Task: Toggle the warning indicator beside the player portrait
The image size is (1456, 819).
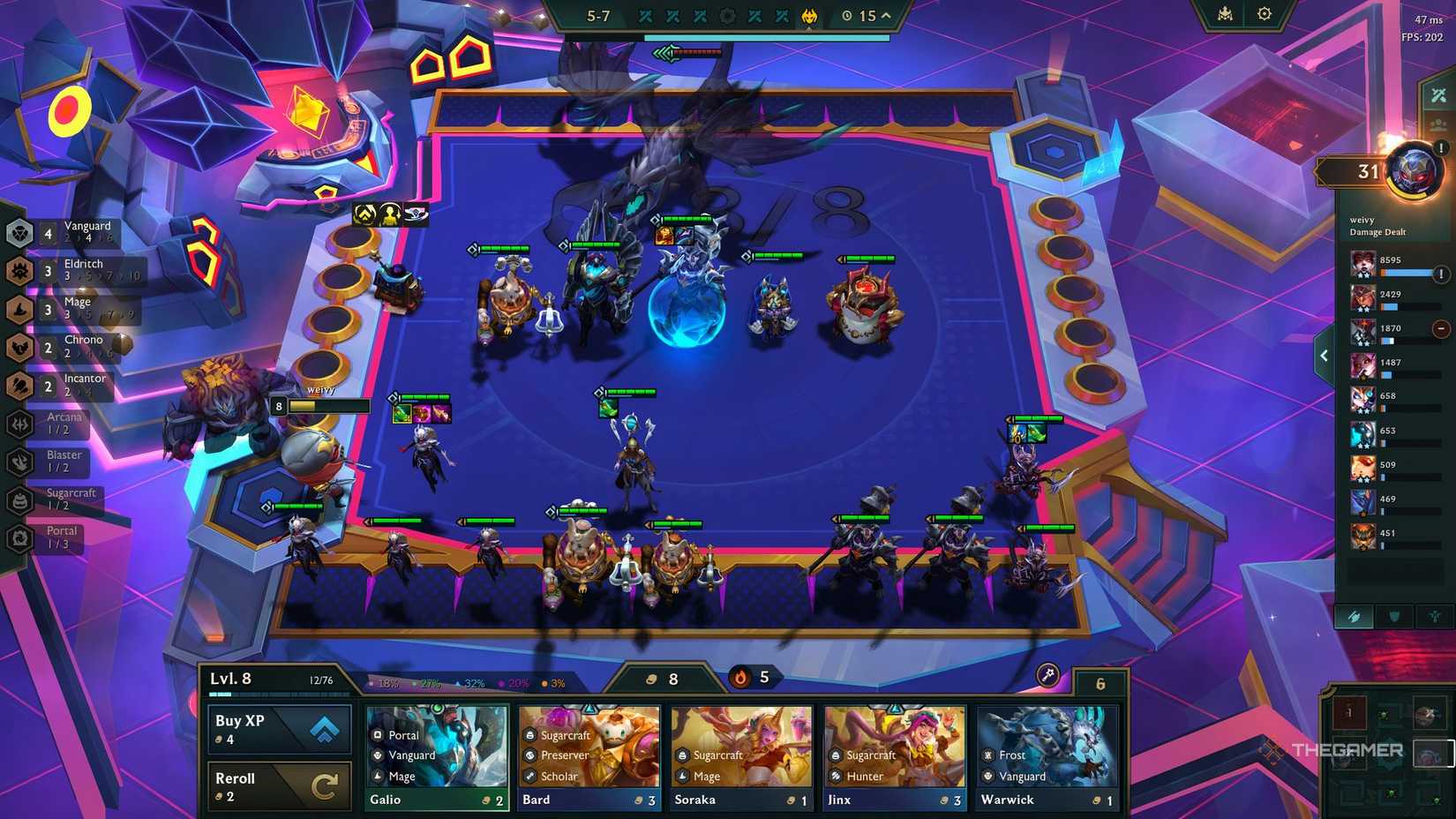Action: click(x=1441, y=149)
